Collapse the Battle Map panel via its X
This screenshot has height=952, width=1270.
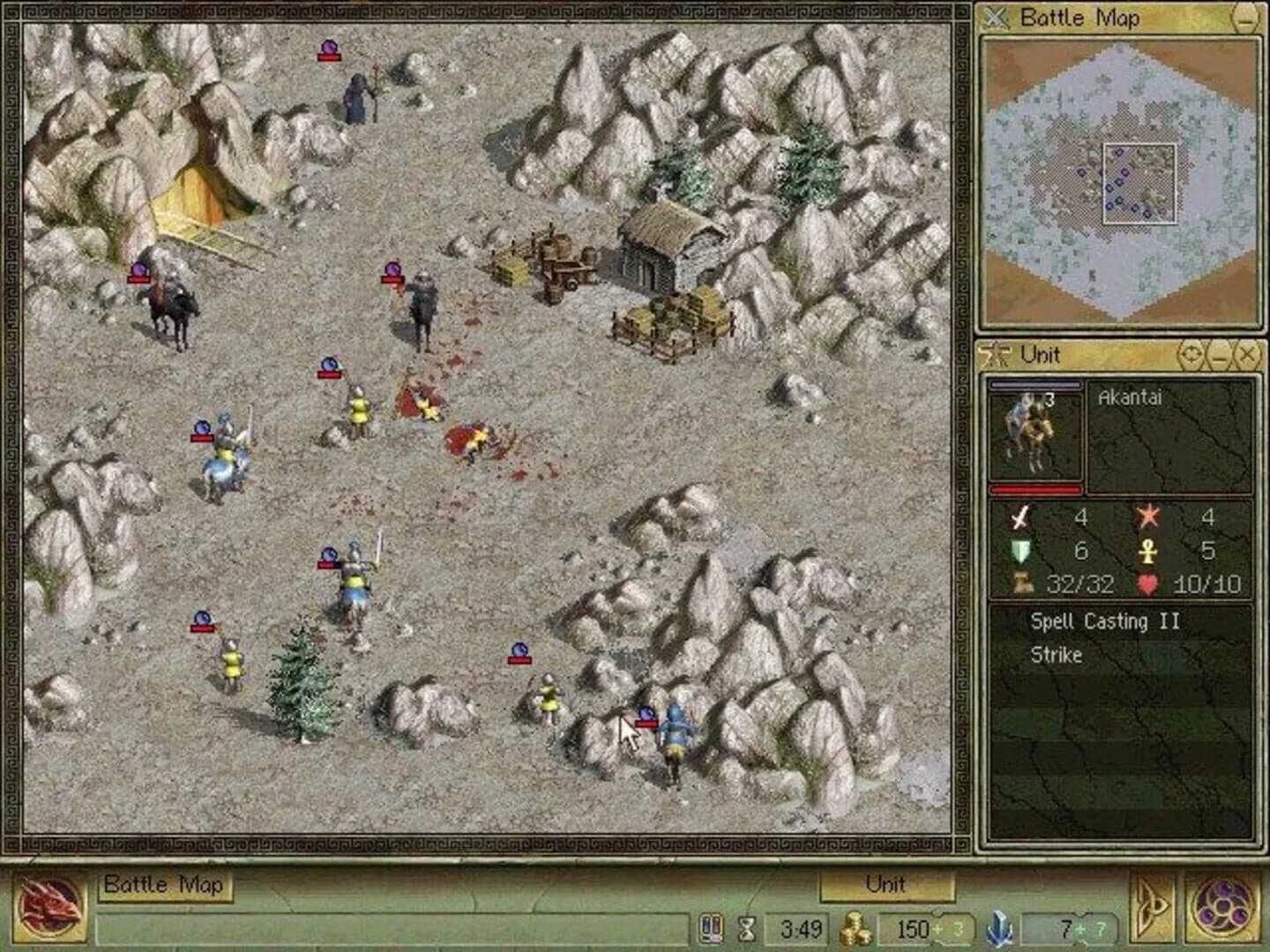(997, 18)
